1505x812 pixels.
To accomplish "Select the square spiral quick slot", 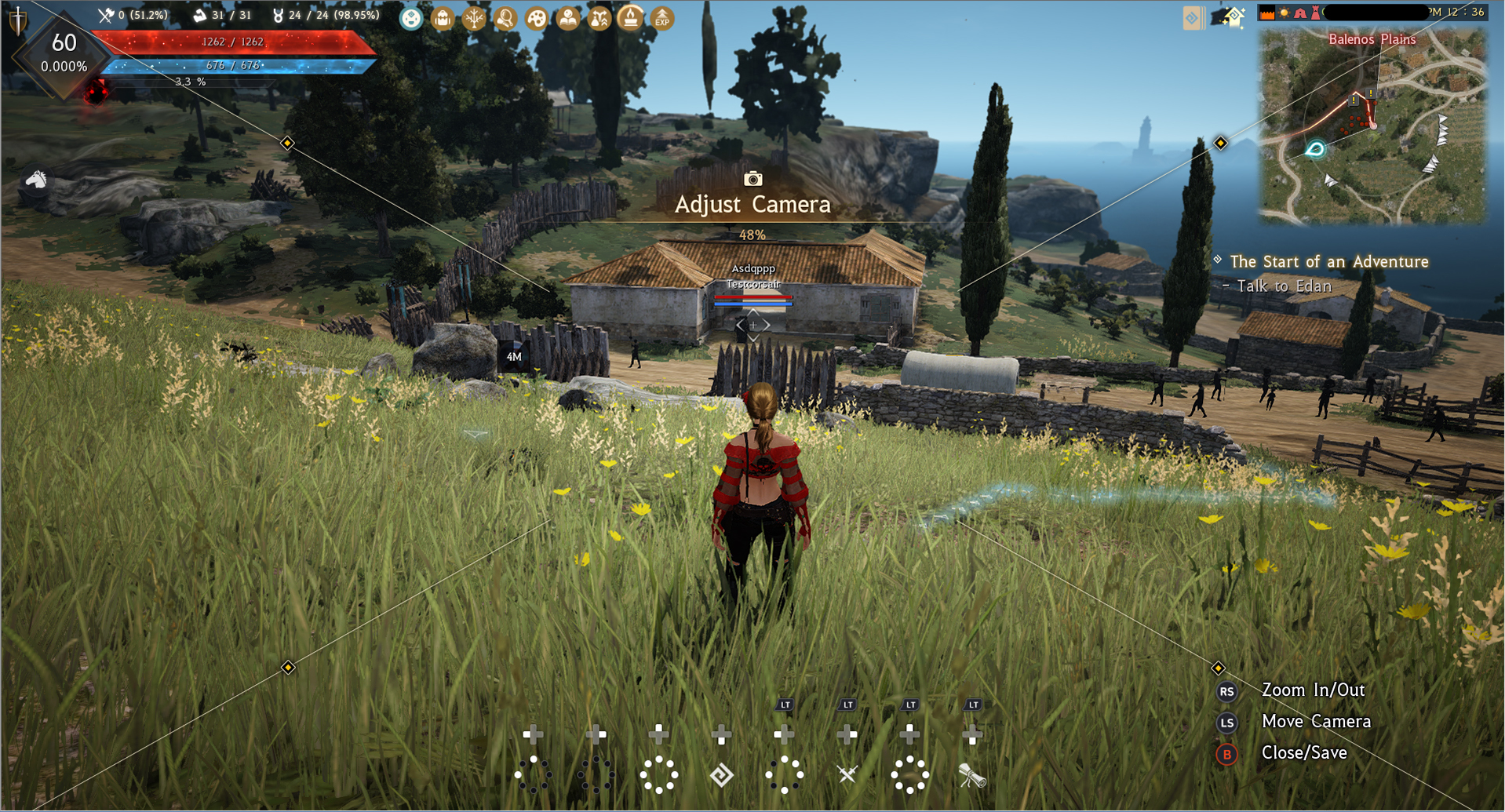I will click(x=721, y=775).
